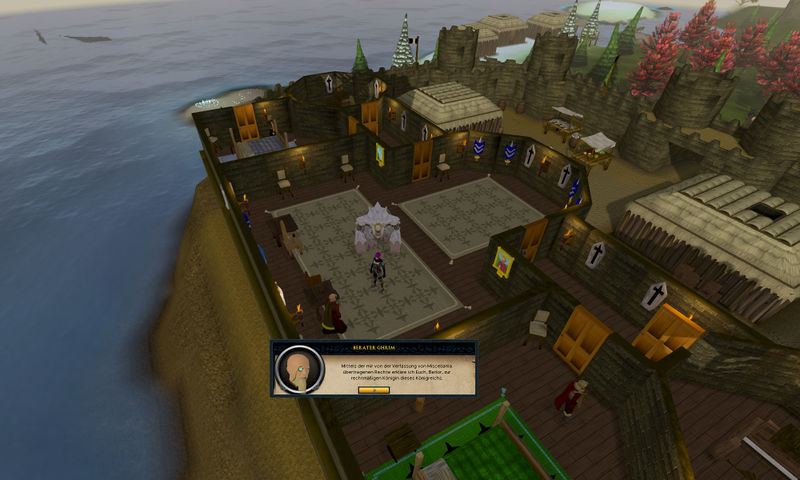Continue Berater Ghrim's dialogue with the yellow button
Image resolution: width=800 pixels, height=480 pixels.
tap(373, 389)
